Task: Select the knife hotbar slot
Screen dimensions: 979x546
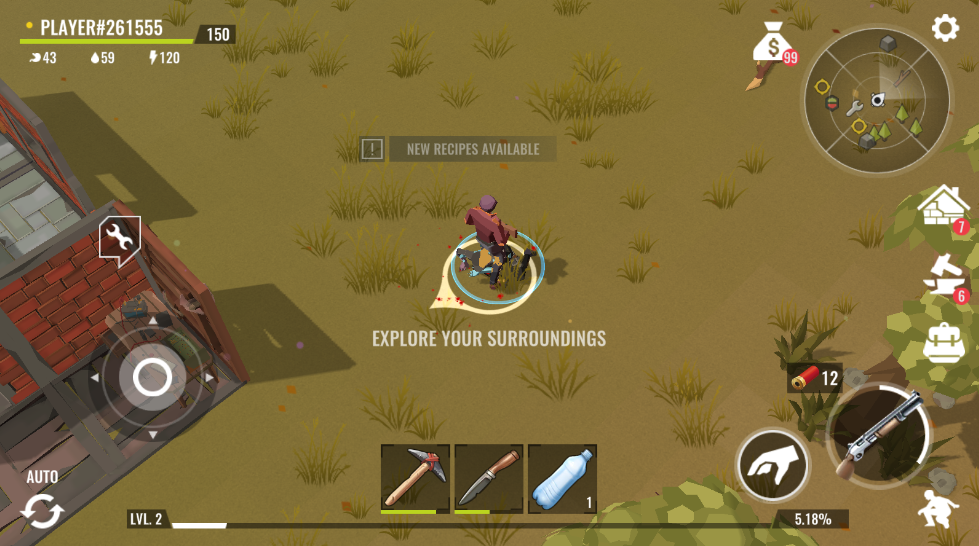Action: pos(489,478)
